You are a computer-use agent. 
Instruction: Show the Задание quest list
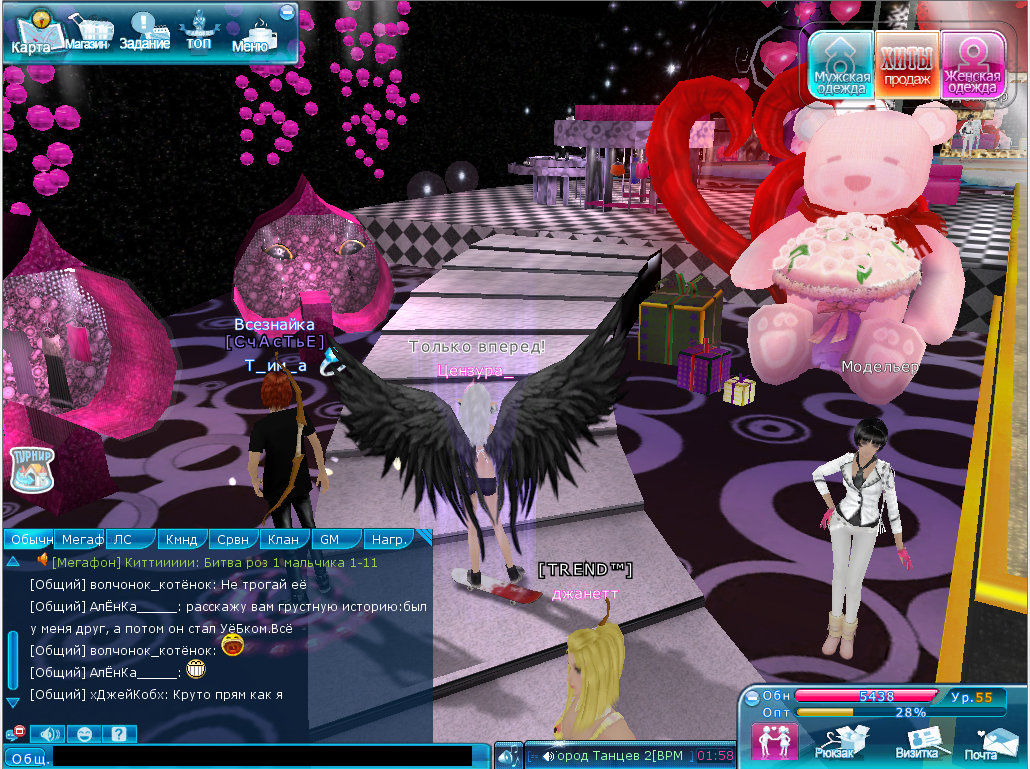pos(145,32)
